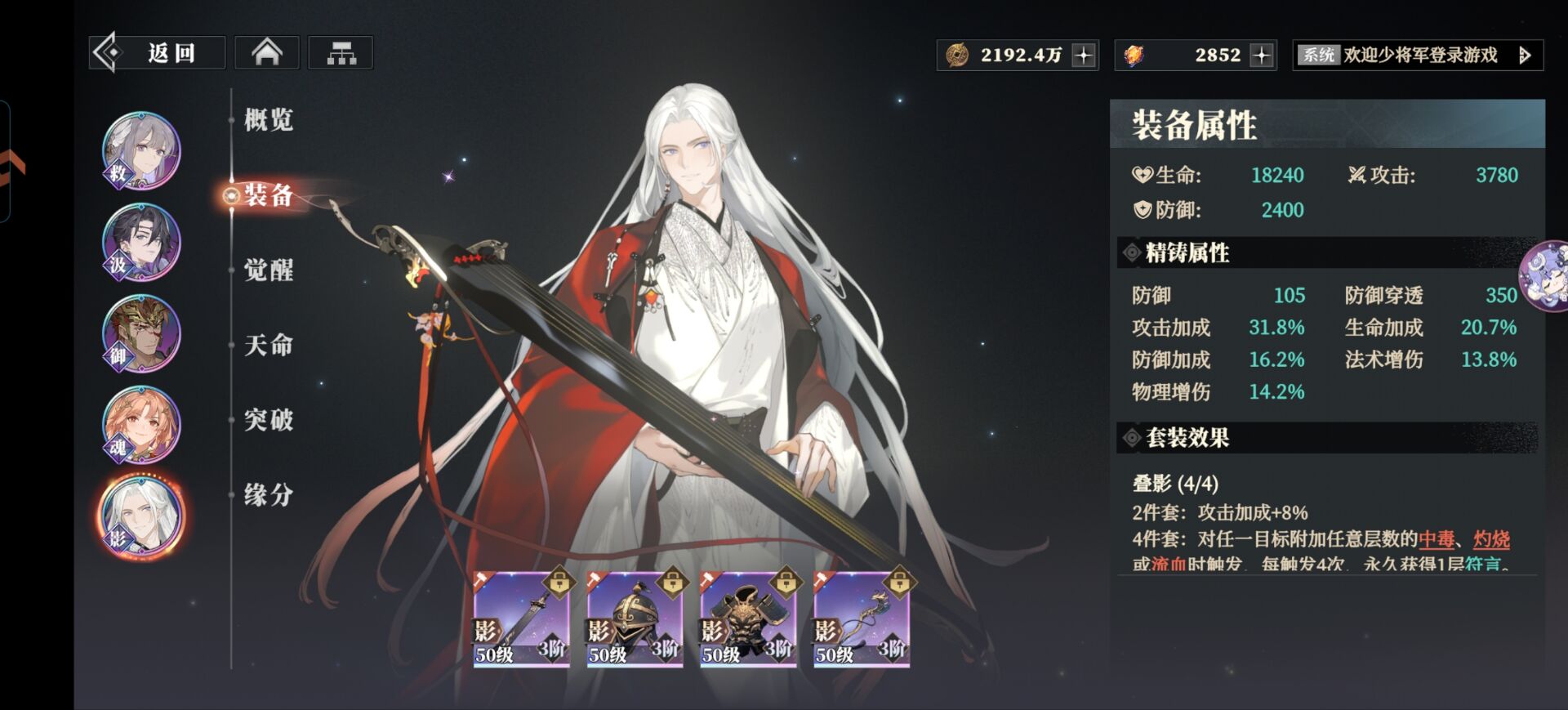Screen dimensions: 1568x710
Task: Select the 装备 tab
Action: coord(268,195)
